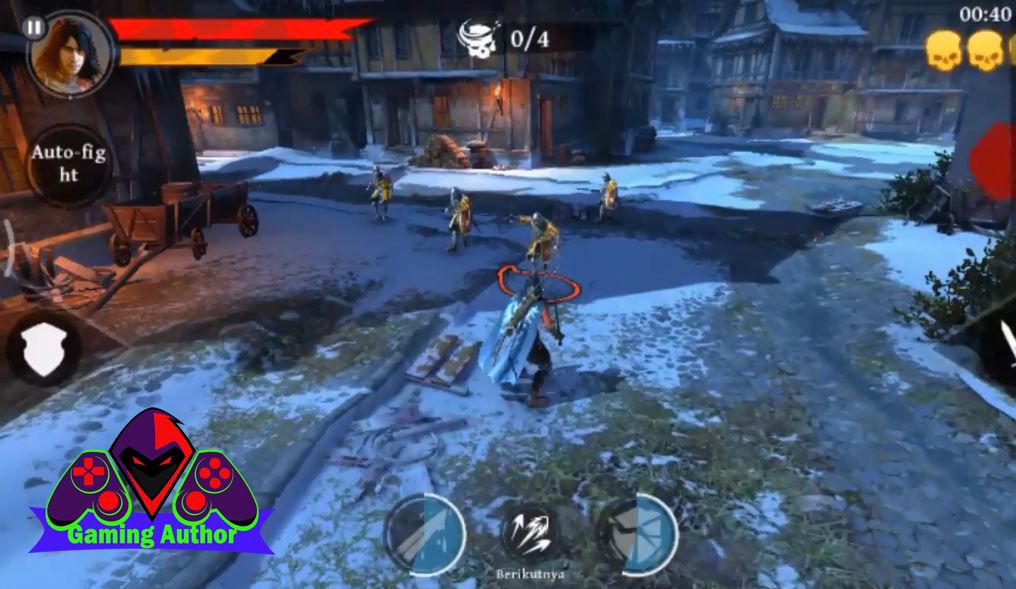1016x589 pixels.
Task: Click the Gaming Author channel logo
Action: [x=152, y=484]
